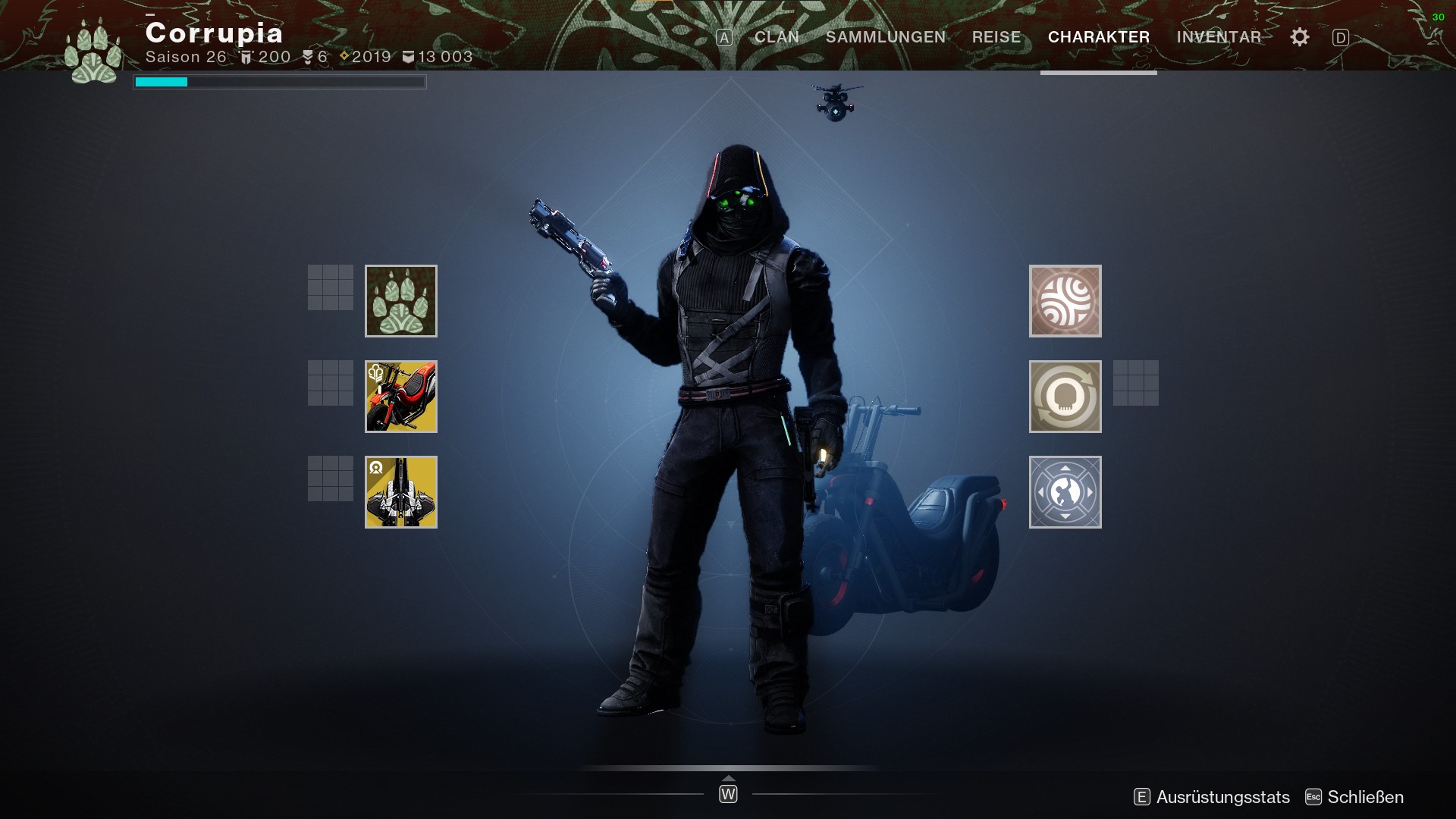This screenshot has width=1456, height=819.
Task: Open the swirl-patterned round icon slot
Action: coord(1065,301)
